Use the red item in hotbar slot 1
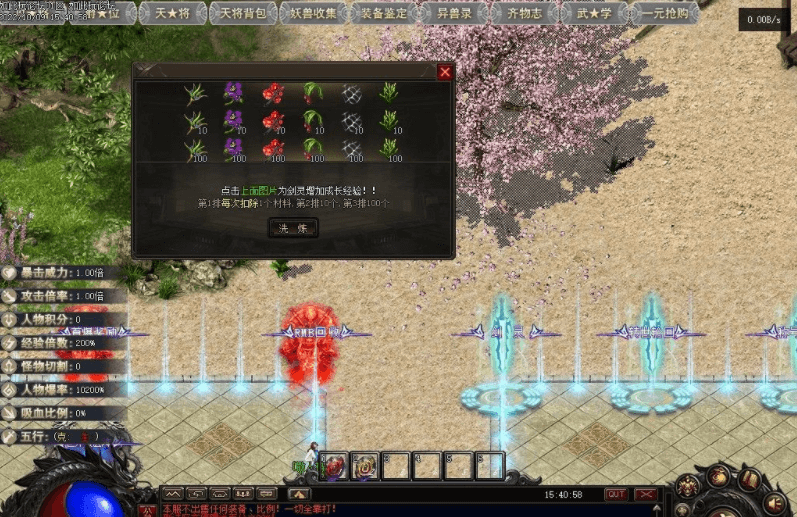Screen dimensions: 797x517 click(334, 465)
